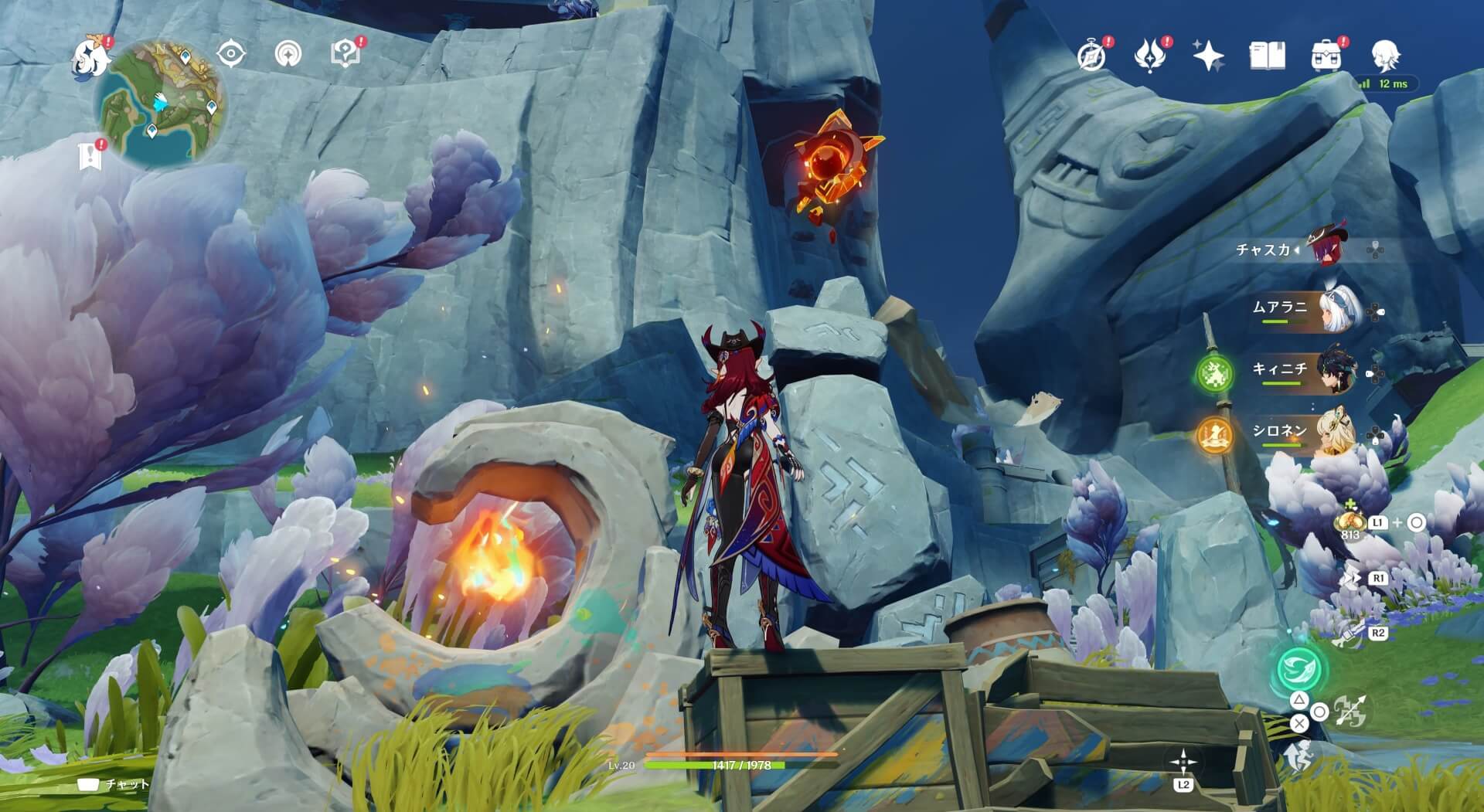Open the quest bookmark icon

[90, 156]
